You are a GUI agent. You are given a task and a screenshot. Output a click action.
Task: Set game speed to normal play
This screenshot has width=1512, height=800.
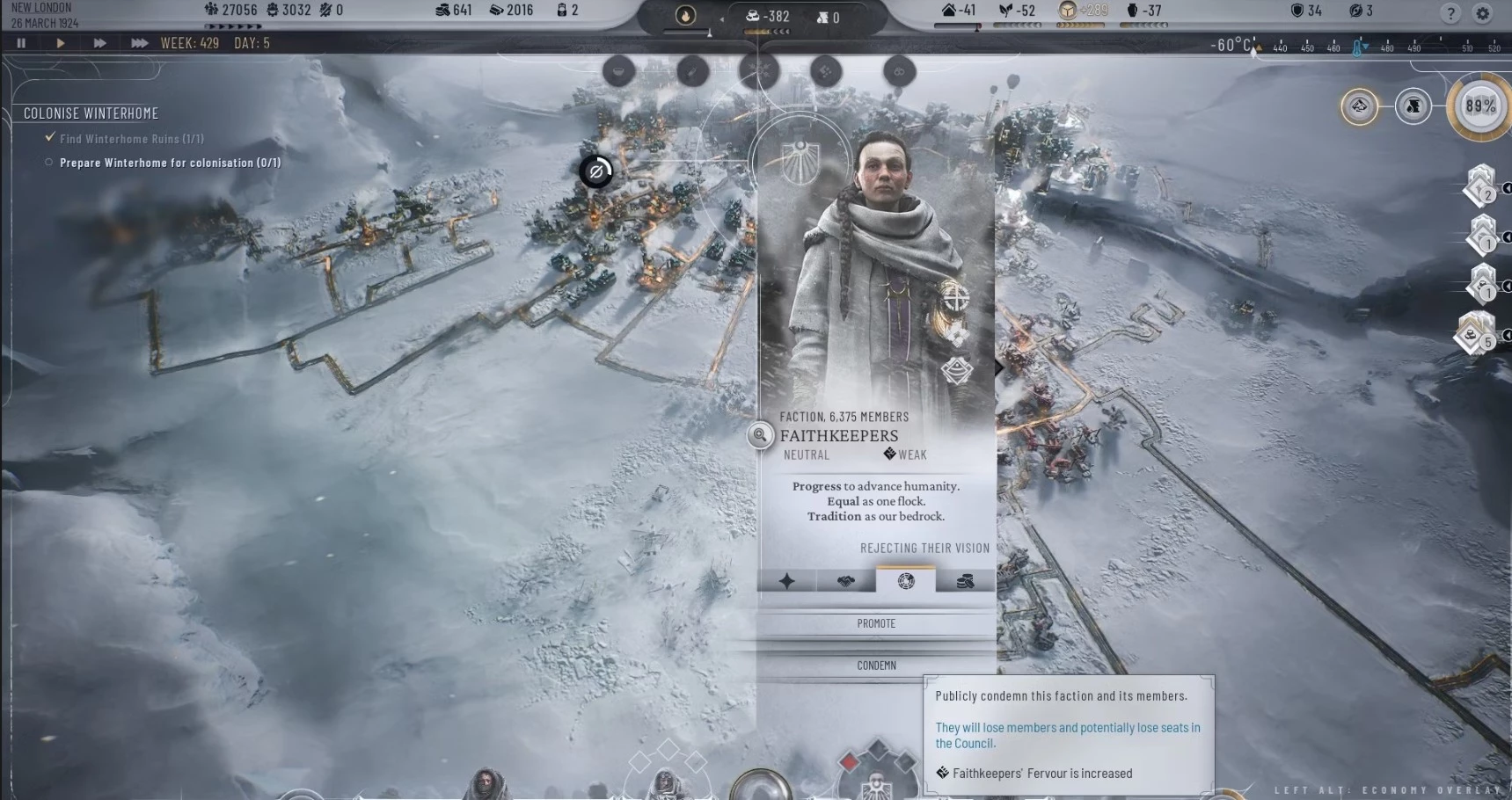pyautogui.click(x=61, y=43)
